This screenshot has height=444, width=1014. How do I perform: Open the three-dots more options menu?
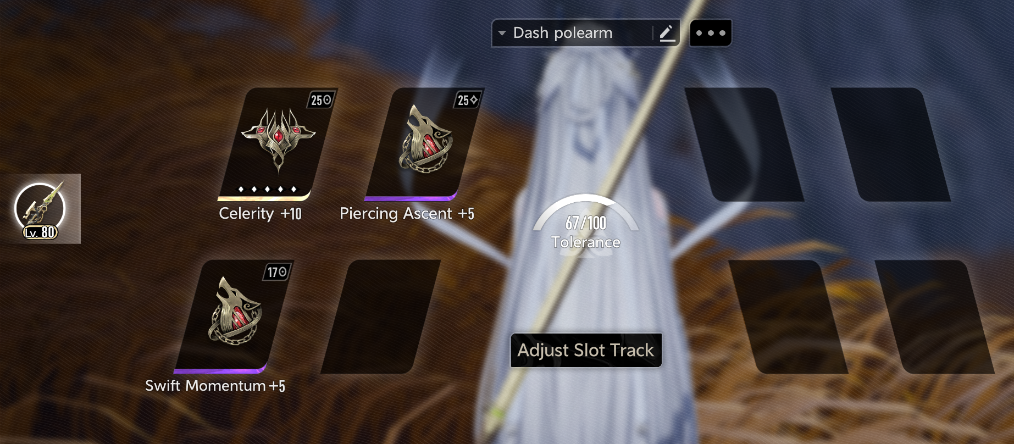pos(710,33)
